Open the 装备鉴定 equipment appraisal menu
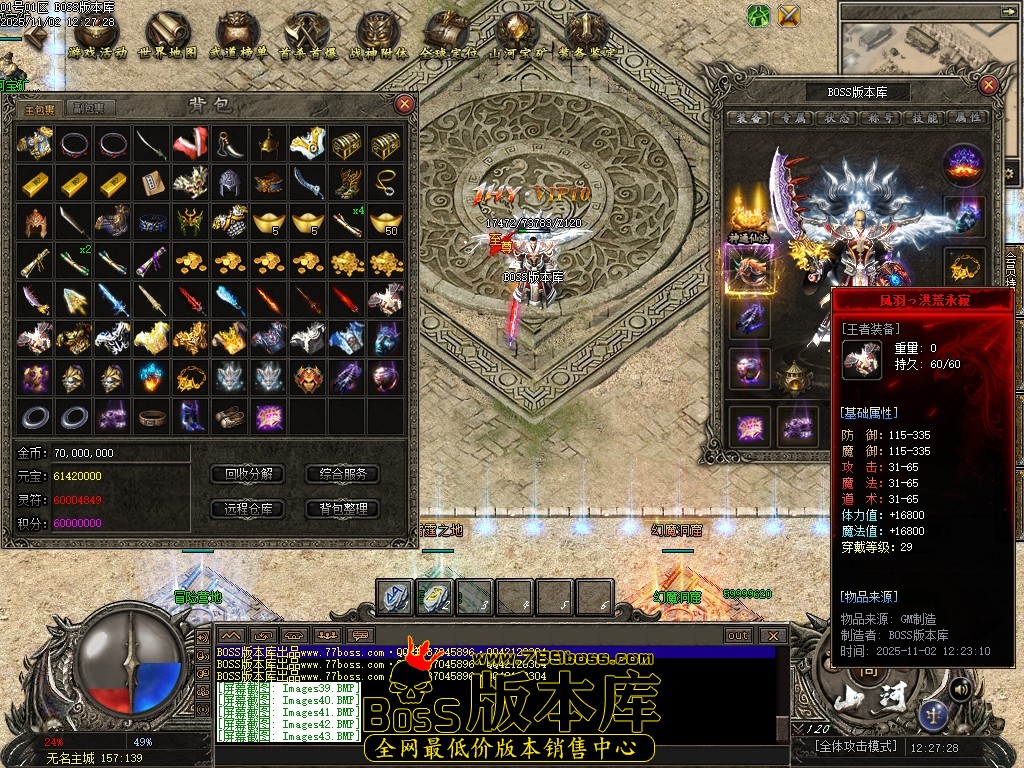This screenshot has width=1024, height=768. pyautogui.click(x=586, y=36)
